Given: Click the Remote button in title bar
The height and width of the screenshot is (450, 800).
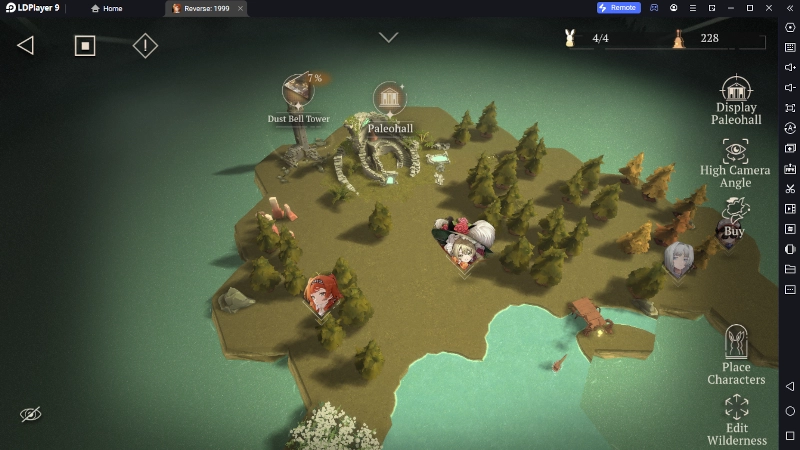Looking at the screenshot, I should coord(618,8).
